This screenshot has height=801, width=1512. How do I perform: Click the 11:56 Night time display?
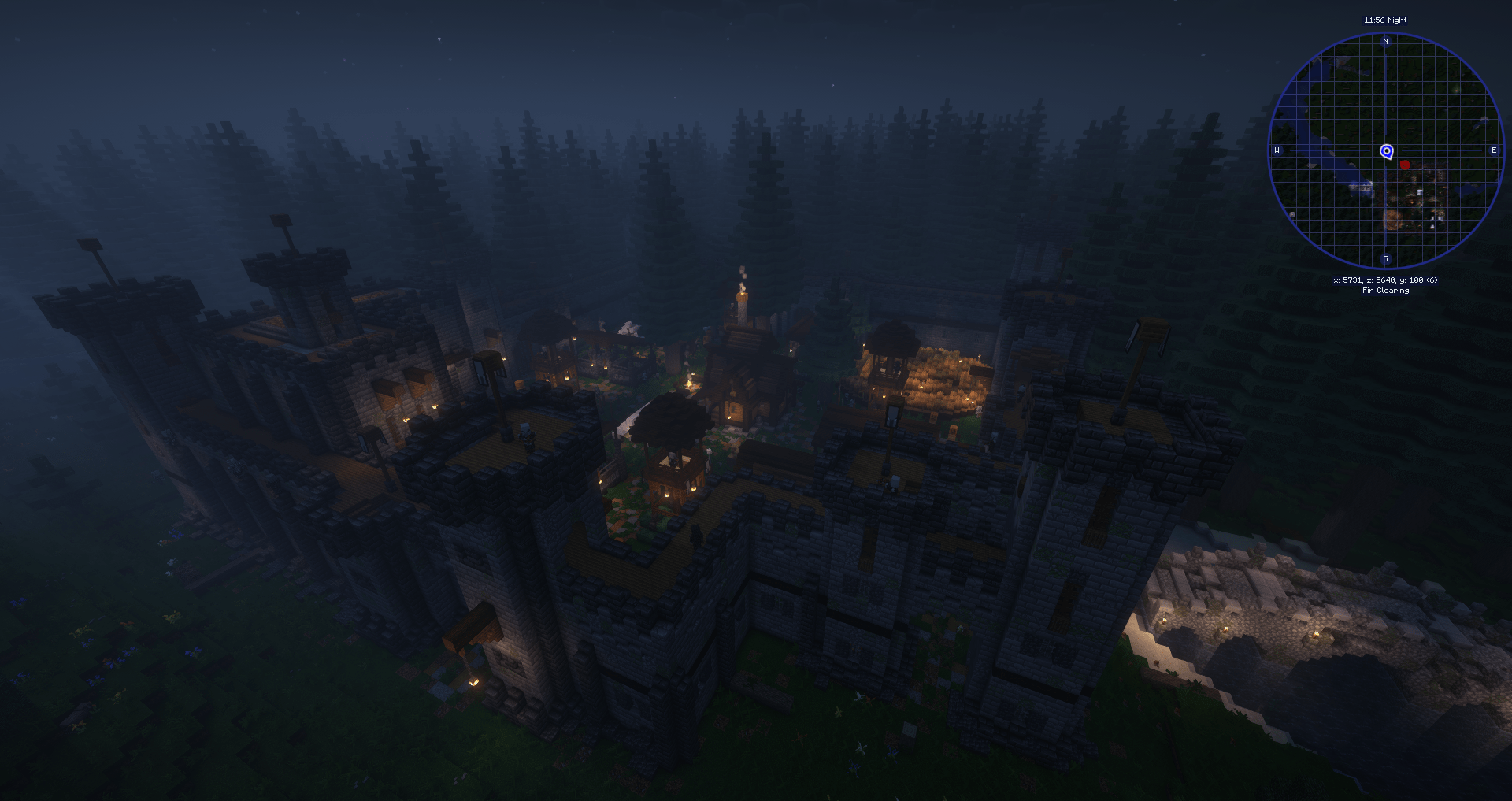point(1385,20)
